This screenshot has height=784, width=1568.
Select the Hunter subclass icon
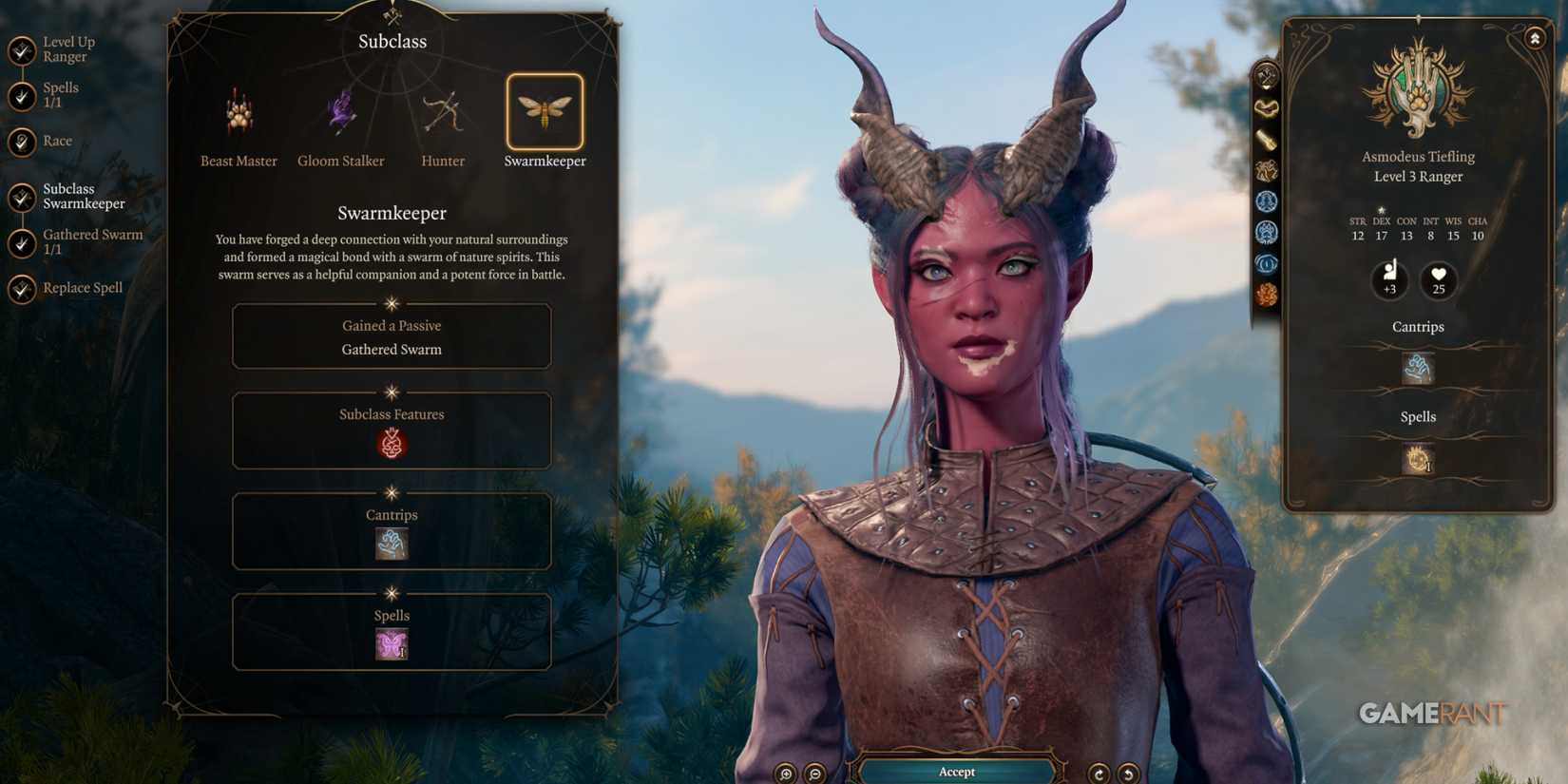click(x=442, y=111)
